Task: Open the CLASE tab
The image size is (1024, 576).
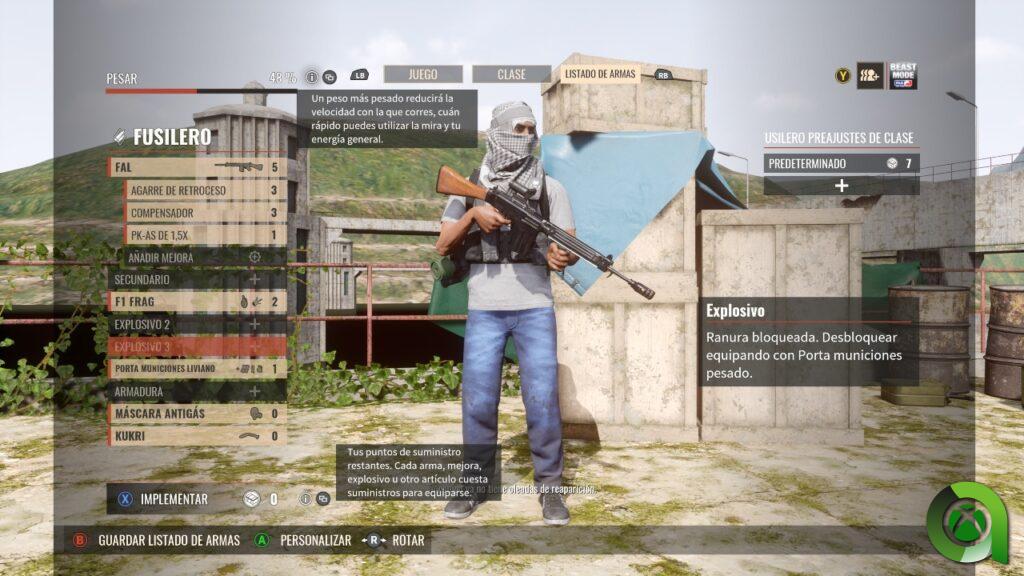Action: click(511, 74)
